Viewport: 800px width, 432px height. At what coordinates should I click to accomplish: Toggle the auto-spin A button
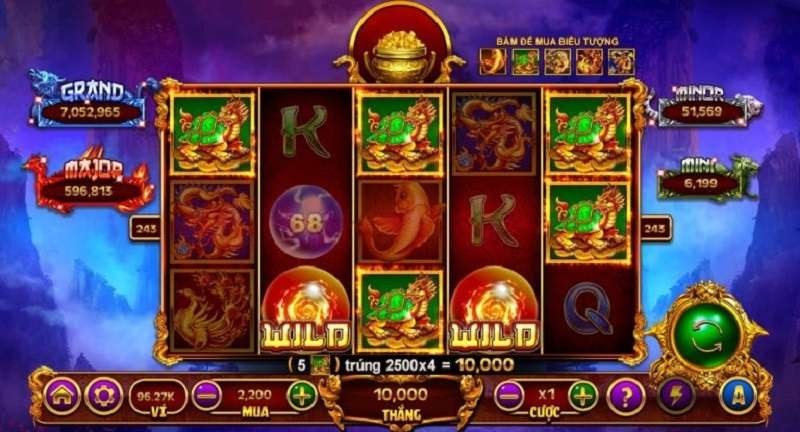coord(738,396)
